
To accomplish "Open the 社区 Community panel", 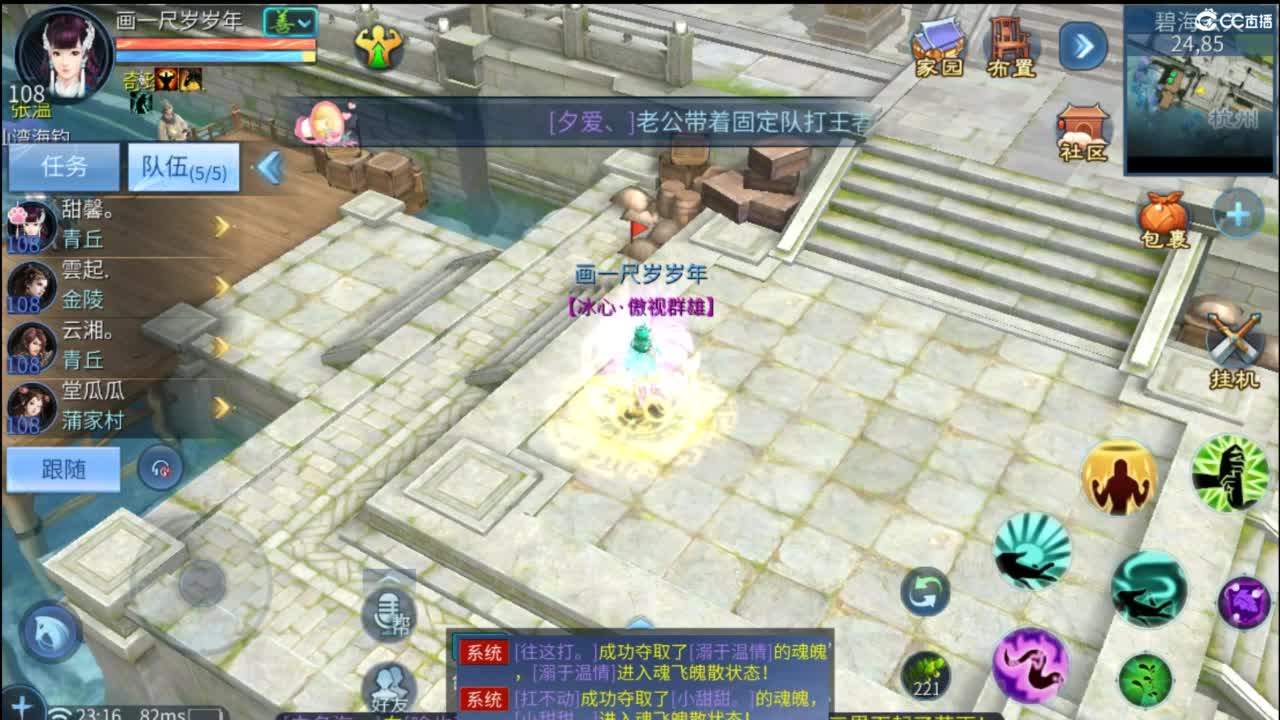I will coord(1082,125).
